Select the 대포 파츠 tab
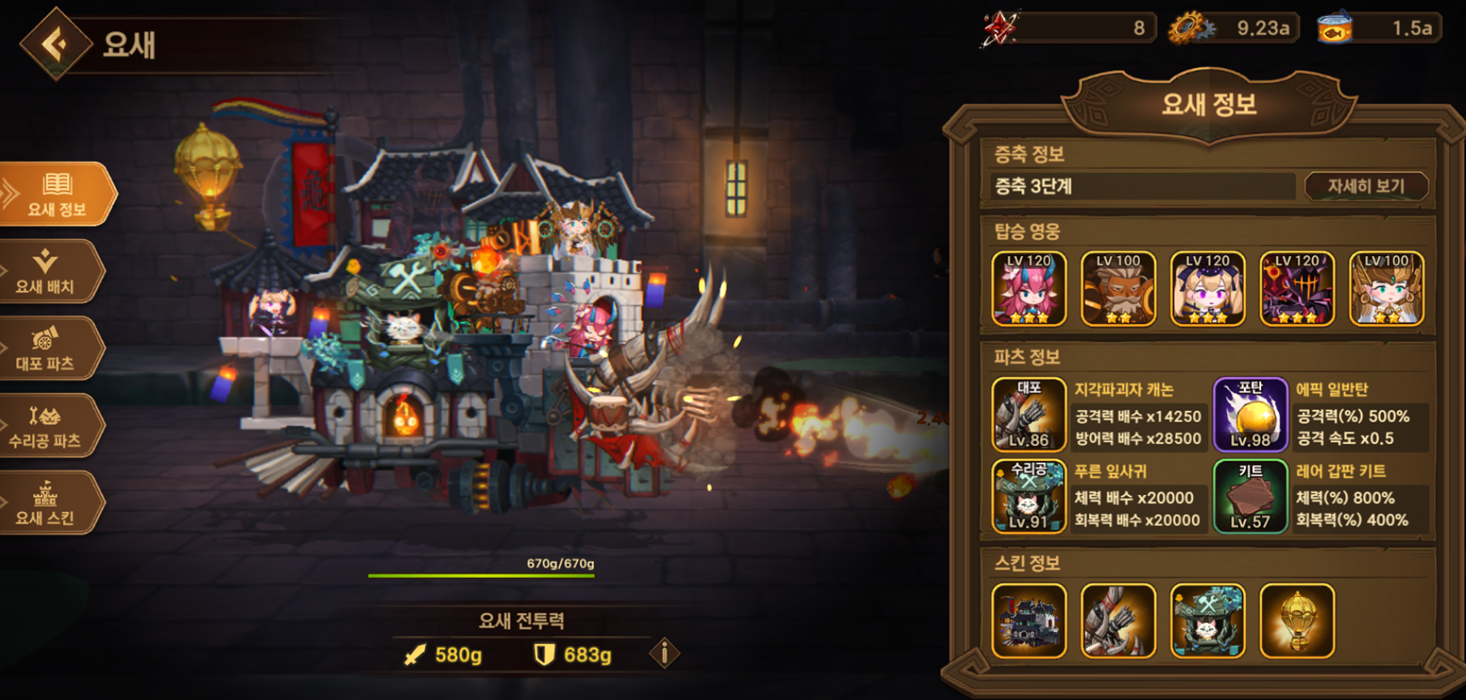The height and width of the screenshot is (700, 1466). point(50,348)
